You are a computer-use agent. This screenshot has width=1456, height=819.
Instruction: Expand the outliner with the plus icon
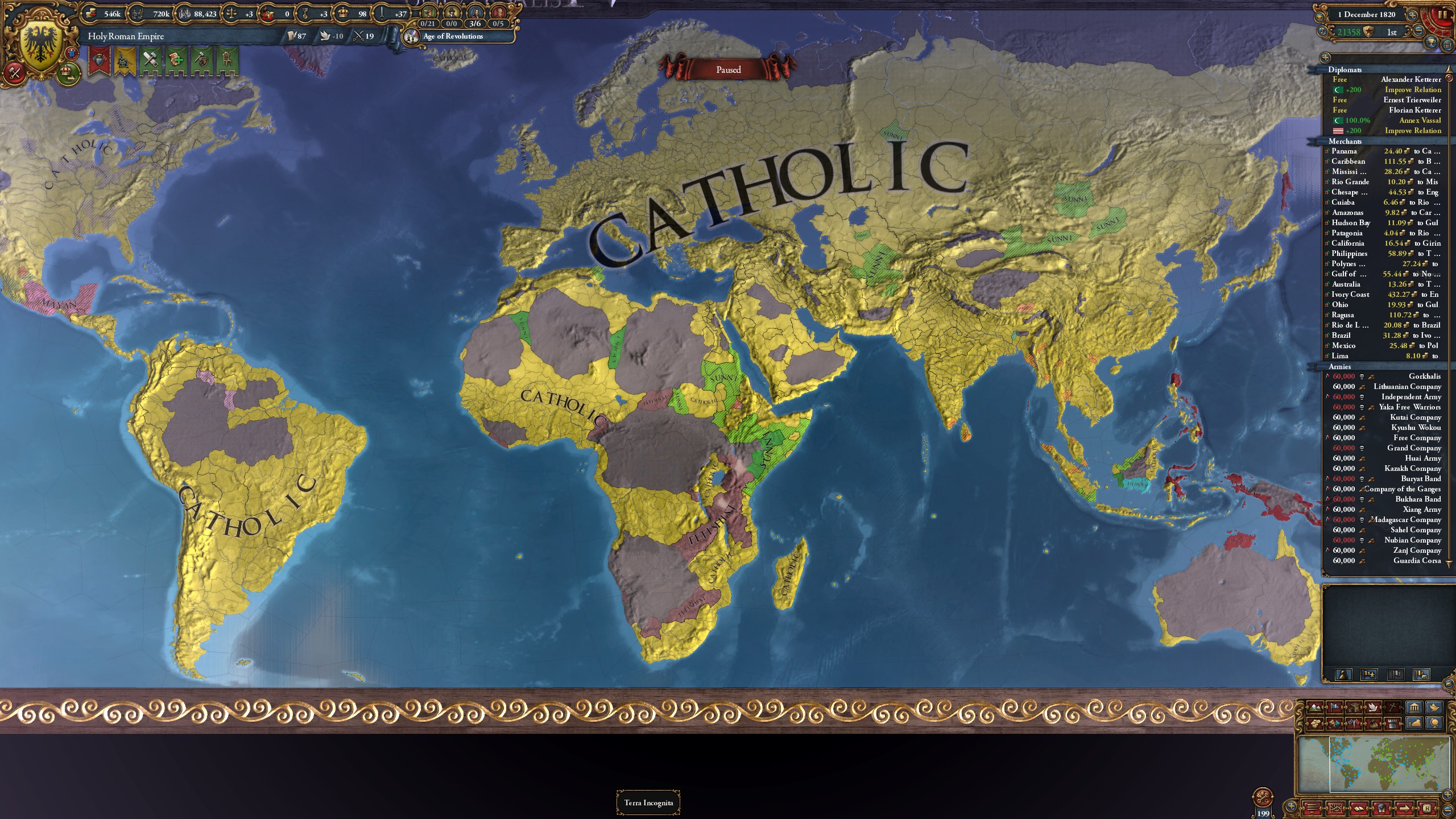1325,57
